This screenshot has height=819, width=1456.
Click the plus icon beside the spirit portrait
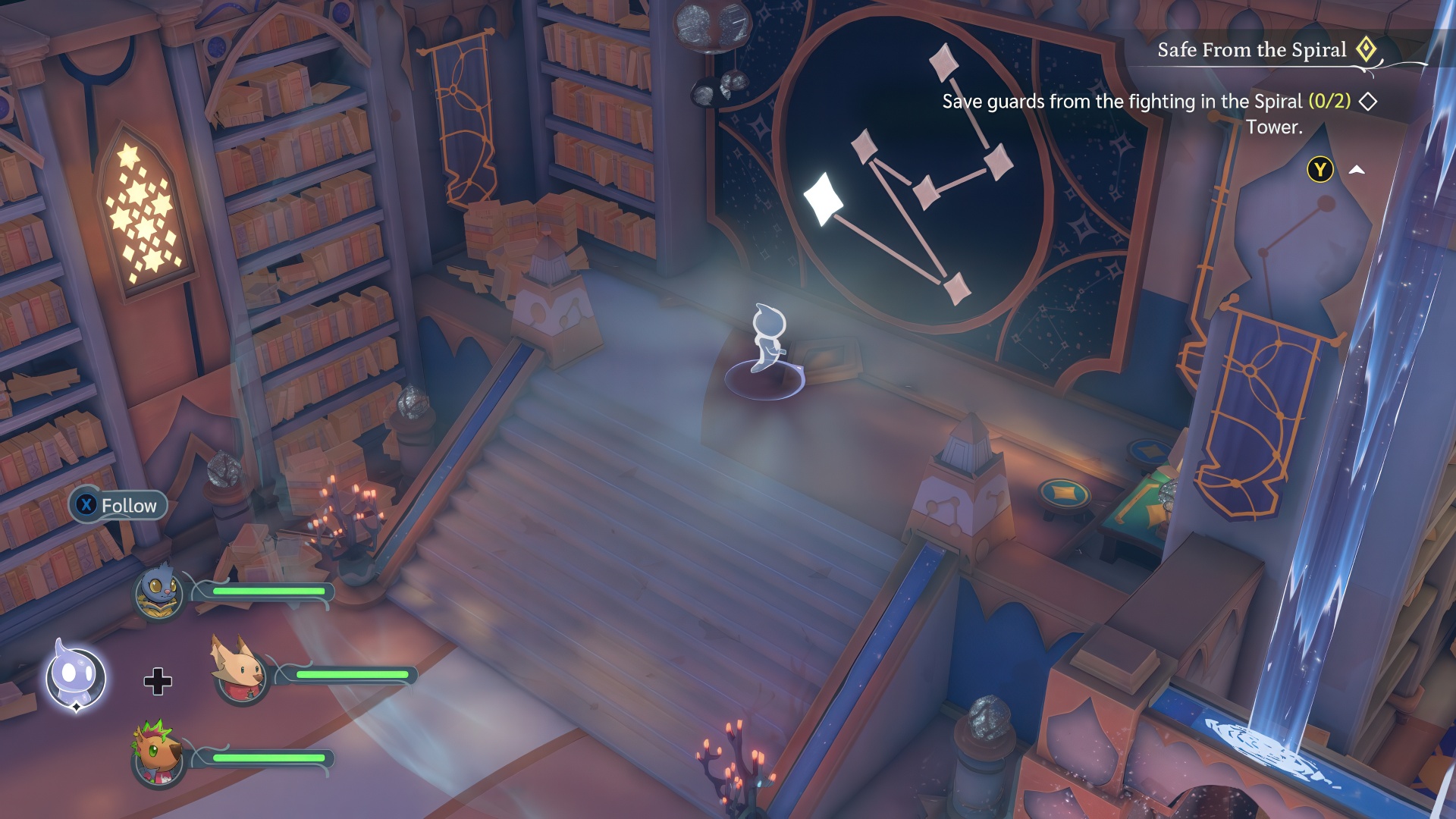[157, 682]
